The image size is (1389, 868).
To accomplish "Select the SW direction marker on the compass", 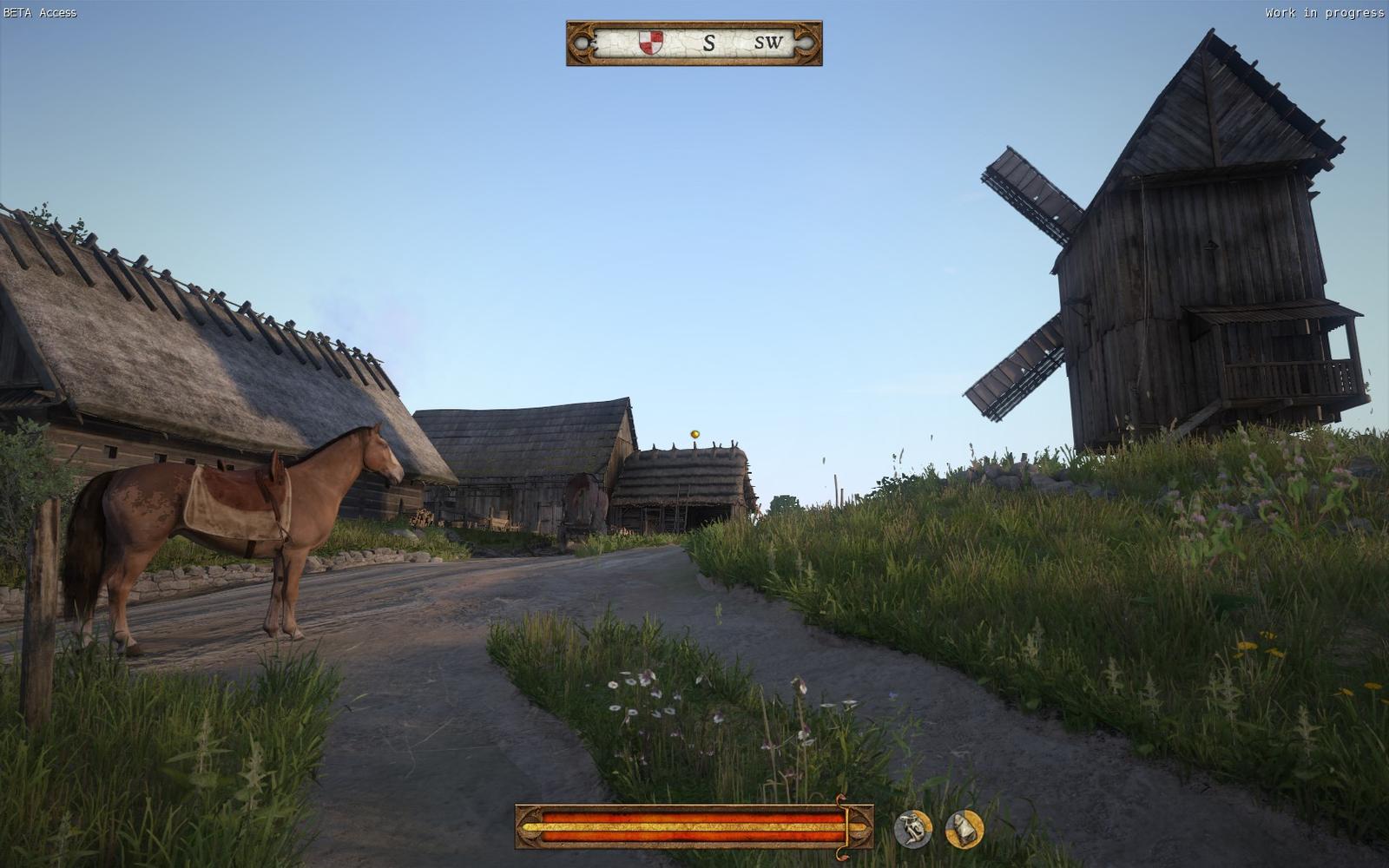I will click(767, 43).
